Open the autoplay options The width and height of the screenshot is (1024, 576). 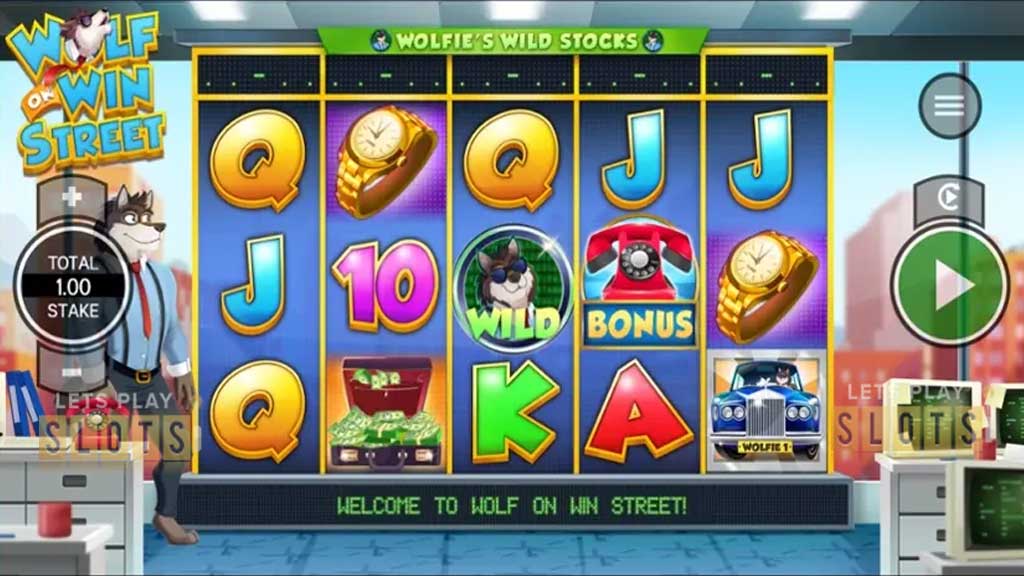point(948,198)
